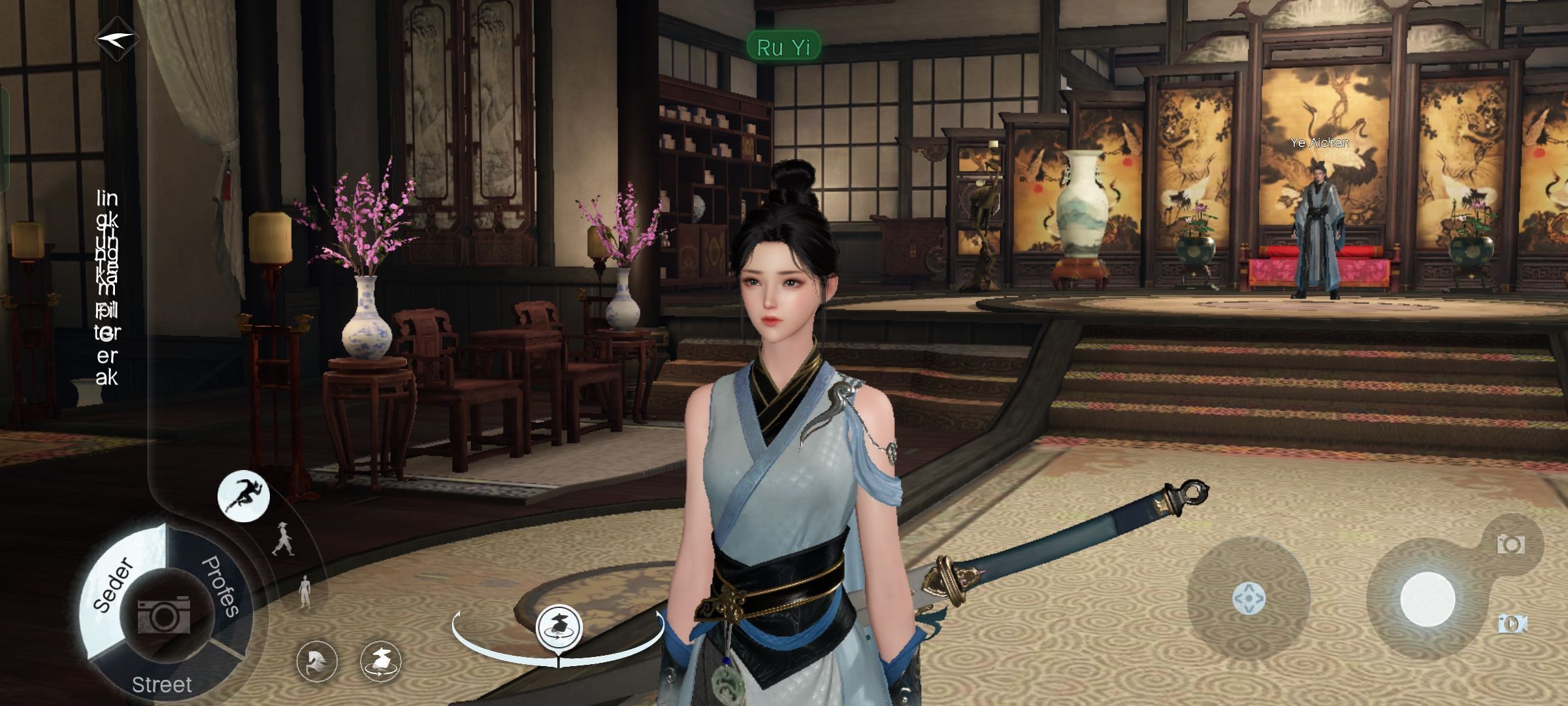1568x706 pixels.
Task: Choose the Street camera mode
Action: click(161, 684)
